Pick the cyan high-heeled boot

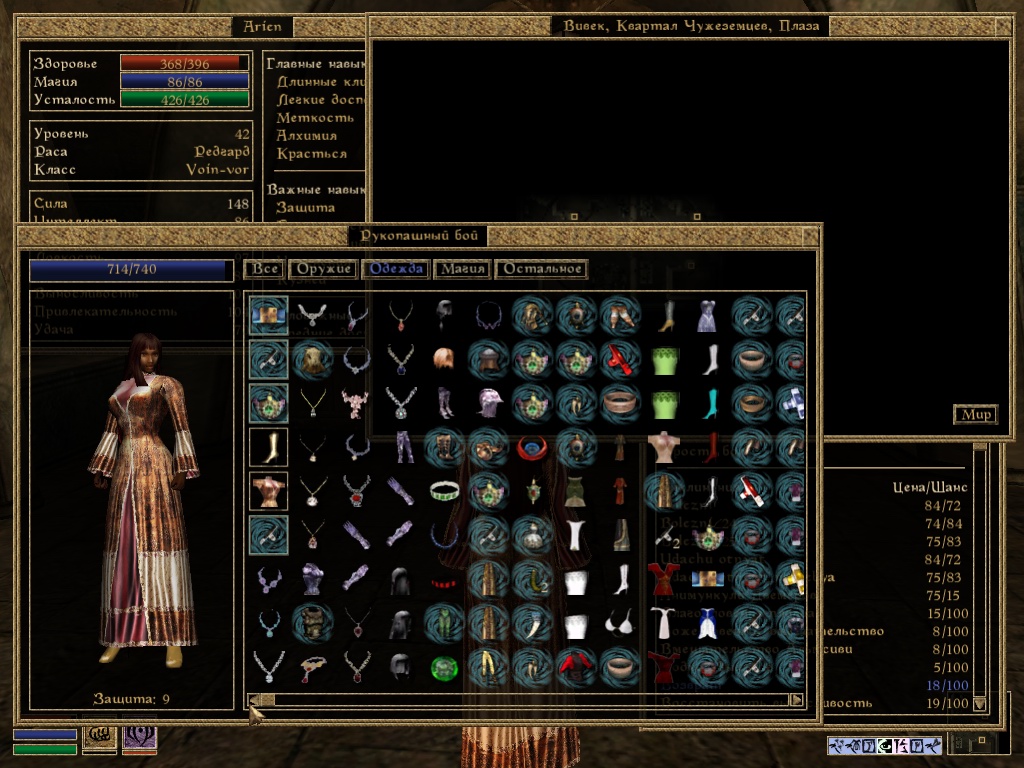(x=710, y=403)
